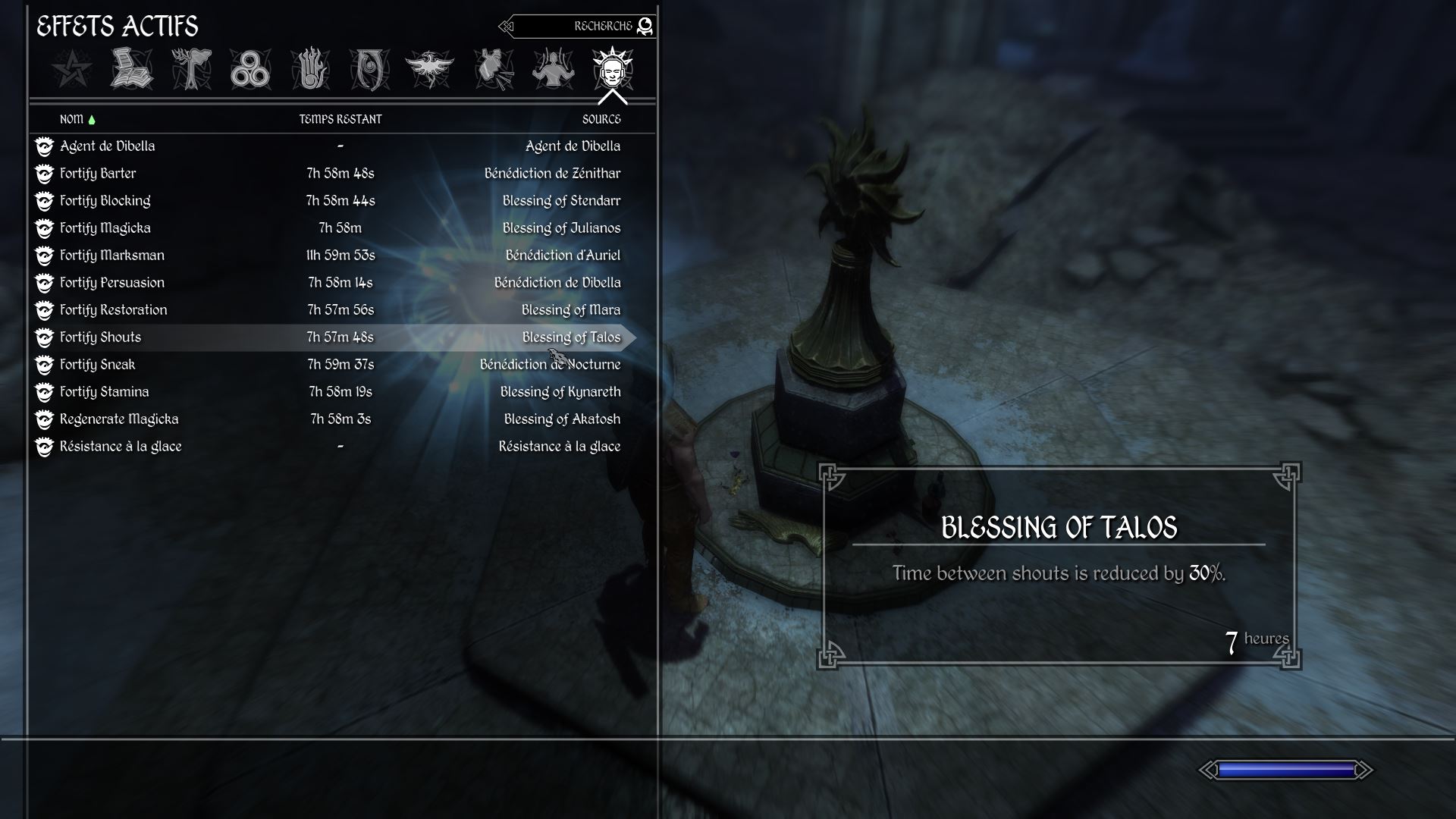Select the Fortify Barter effect row
This screenshot has height=819, width=1456.
tap(99, 174)
